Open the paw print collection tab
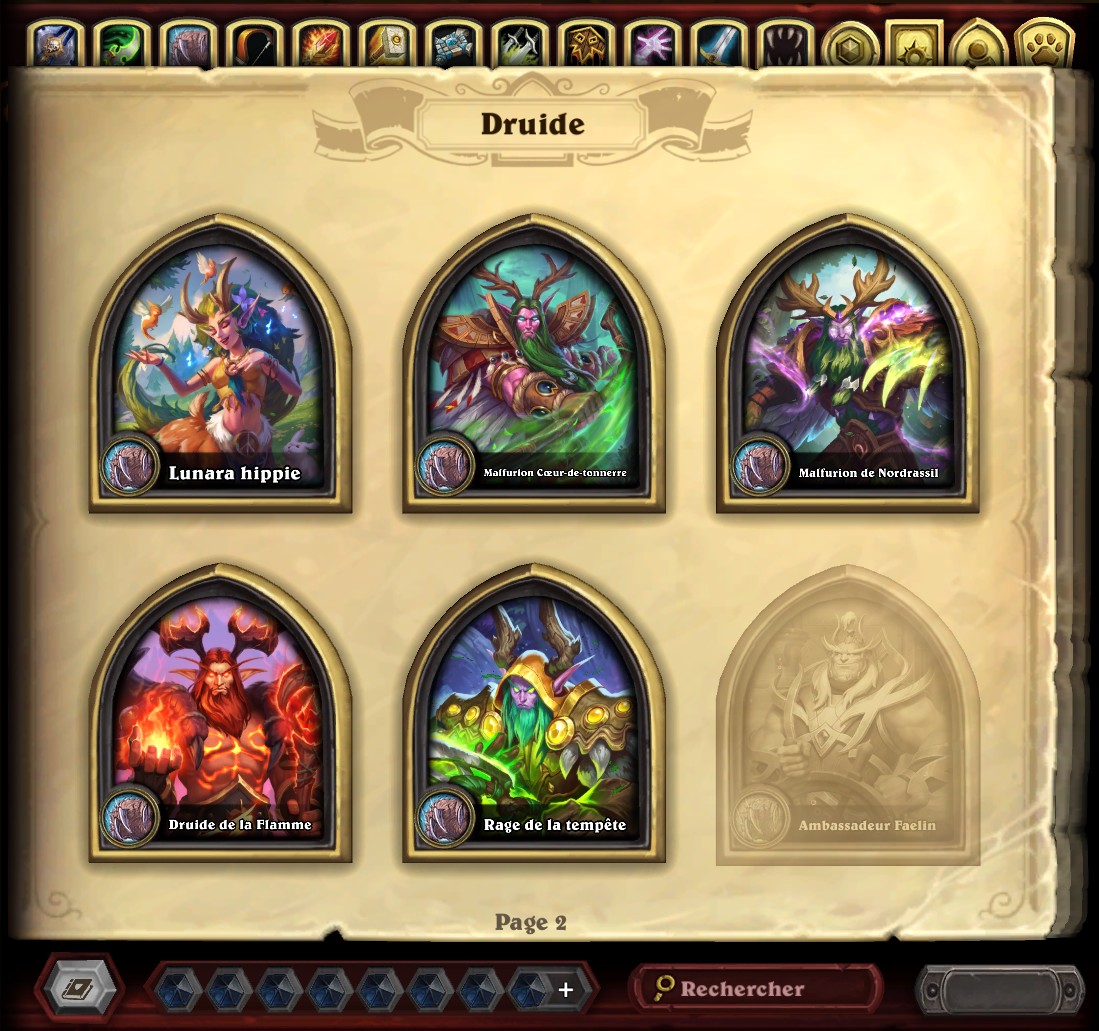Image resolution: width=1099 pixels, height=1031 pixels. coord(1044,45)
